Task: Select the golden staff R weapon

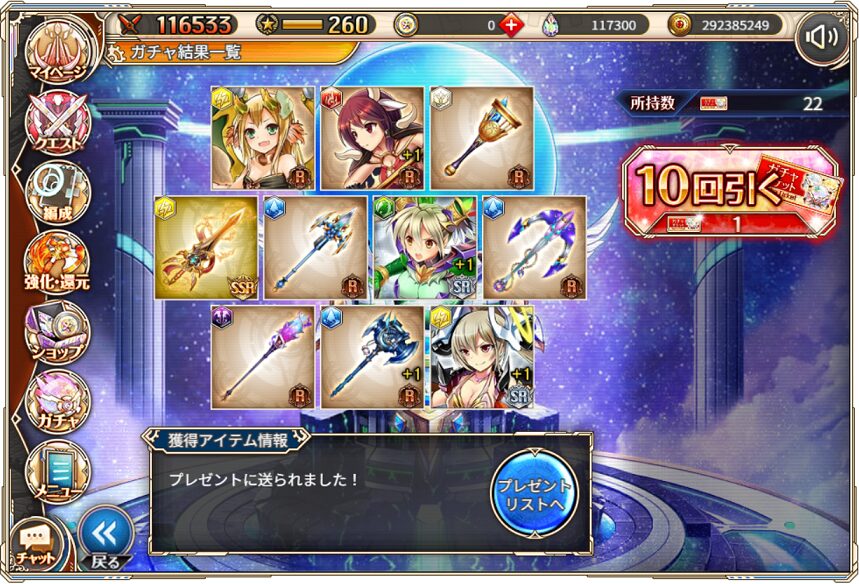Action: coord(481,138)
